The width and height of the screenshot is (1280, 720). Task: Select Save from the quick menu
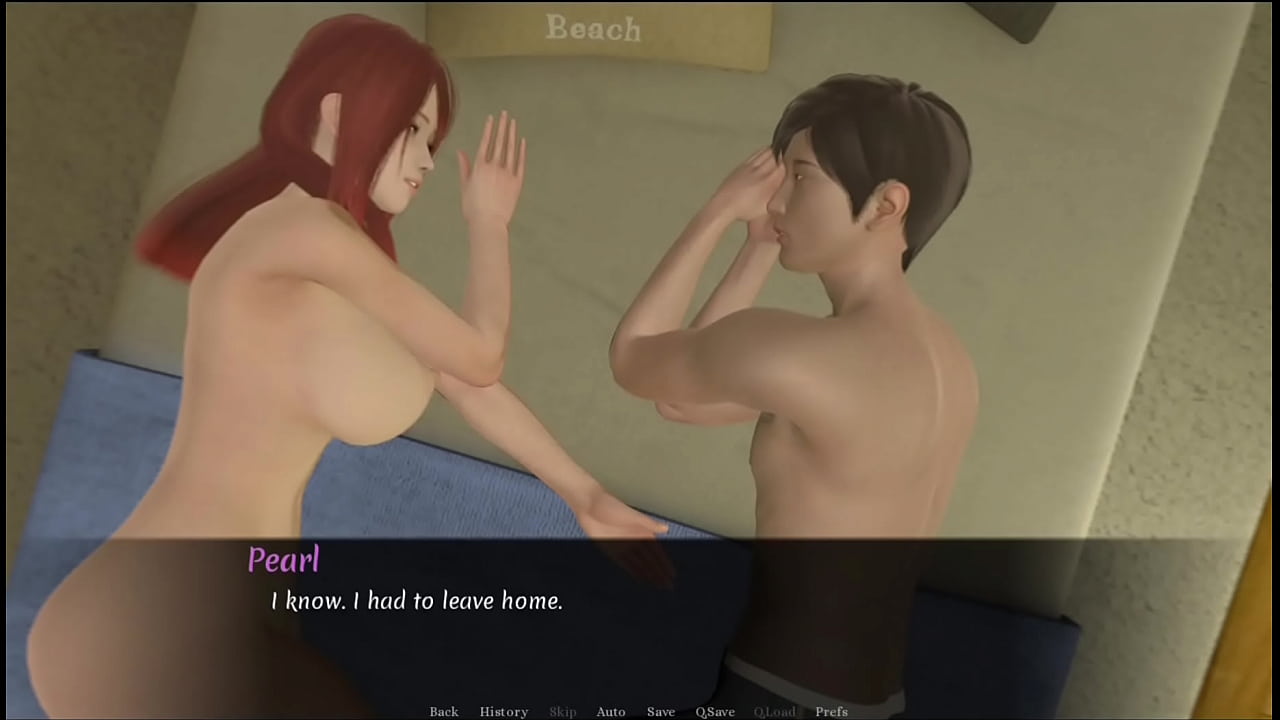pyautogui.click(x=661, y=711)
